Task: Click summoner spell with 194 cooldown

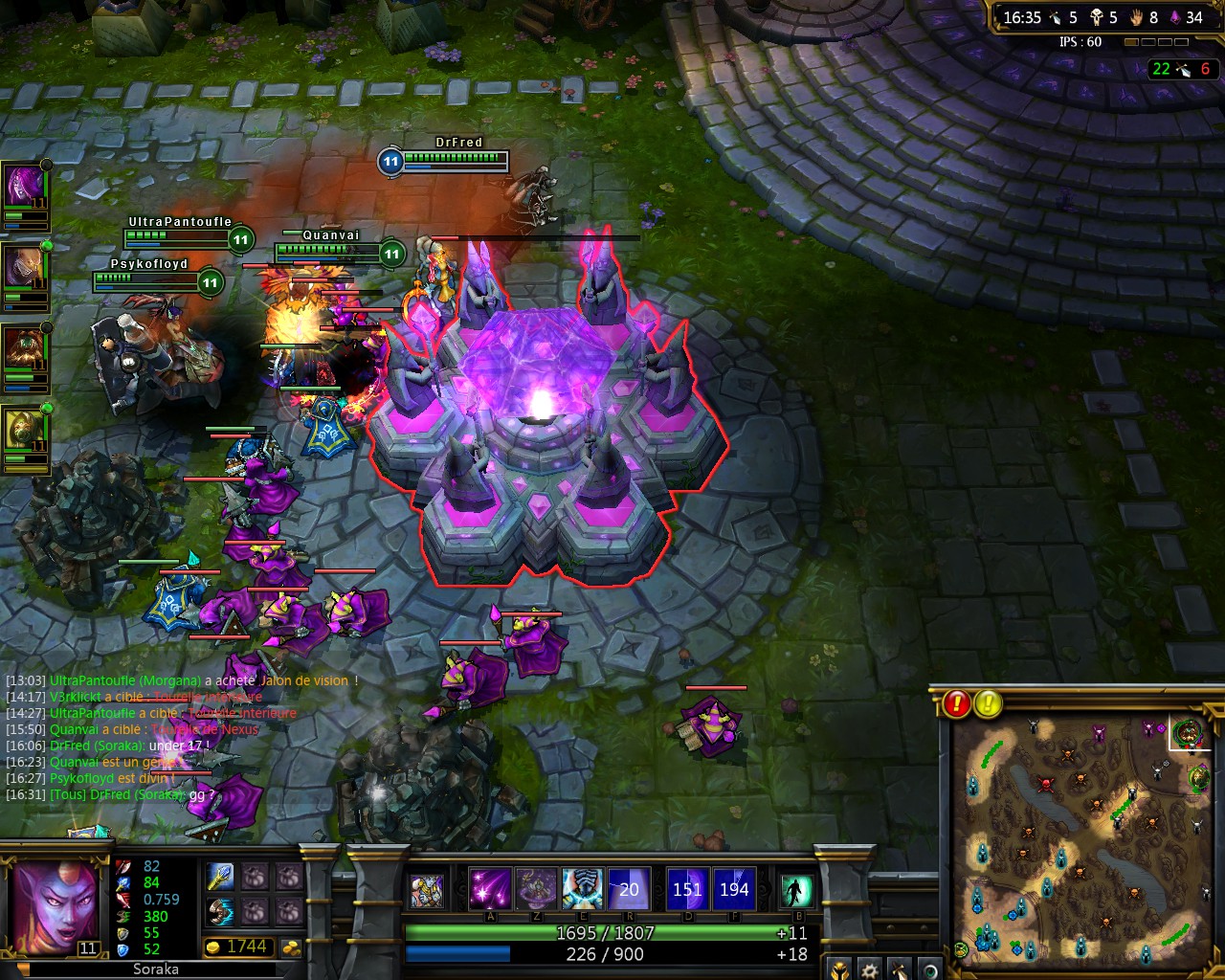Action: (734, 889)
